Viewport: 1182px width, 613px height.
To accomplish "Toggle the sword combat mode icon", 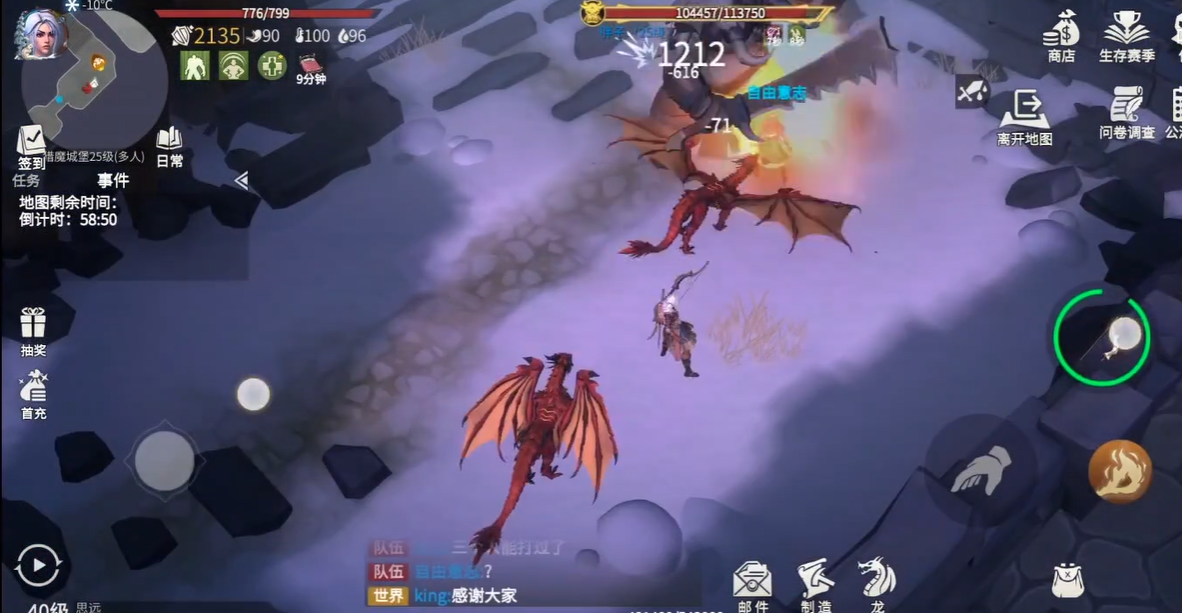I will coord(971,92).
